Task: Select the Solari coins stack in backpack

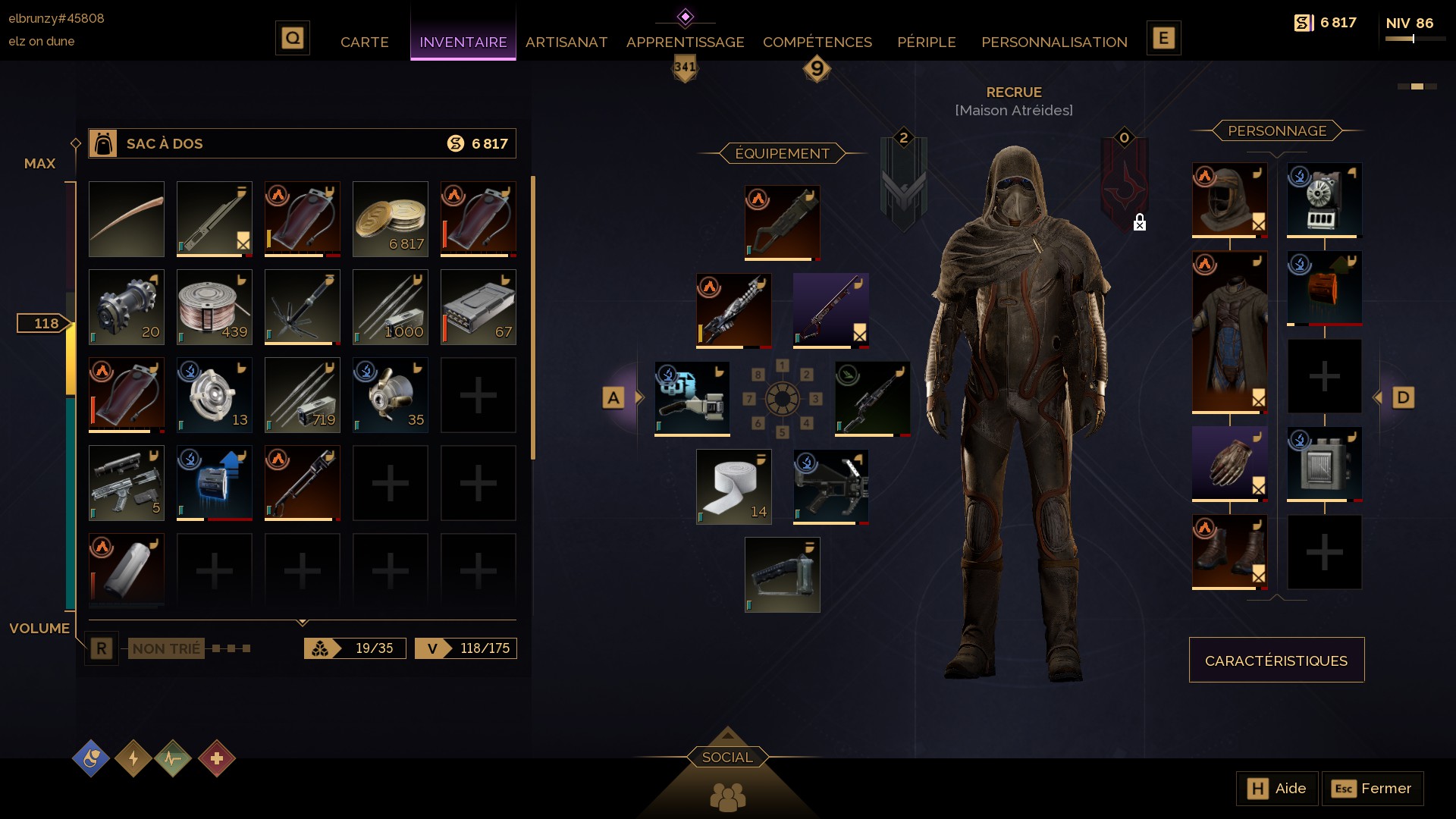Action: pos(391,219)
